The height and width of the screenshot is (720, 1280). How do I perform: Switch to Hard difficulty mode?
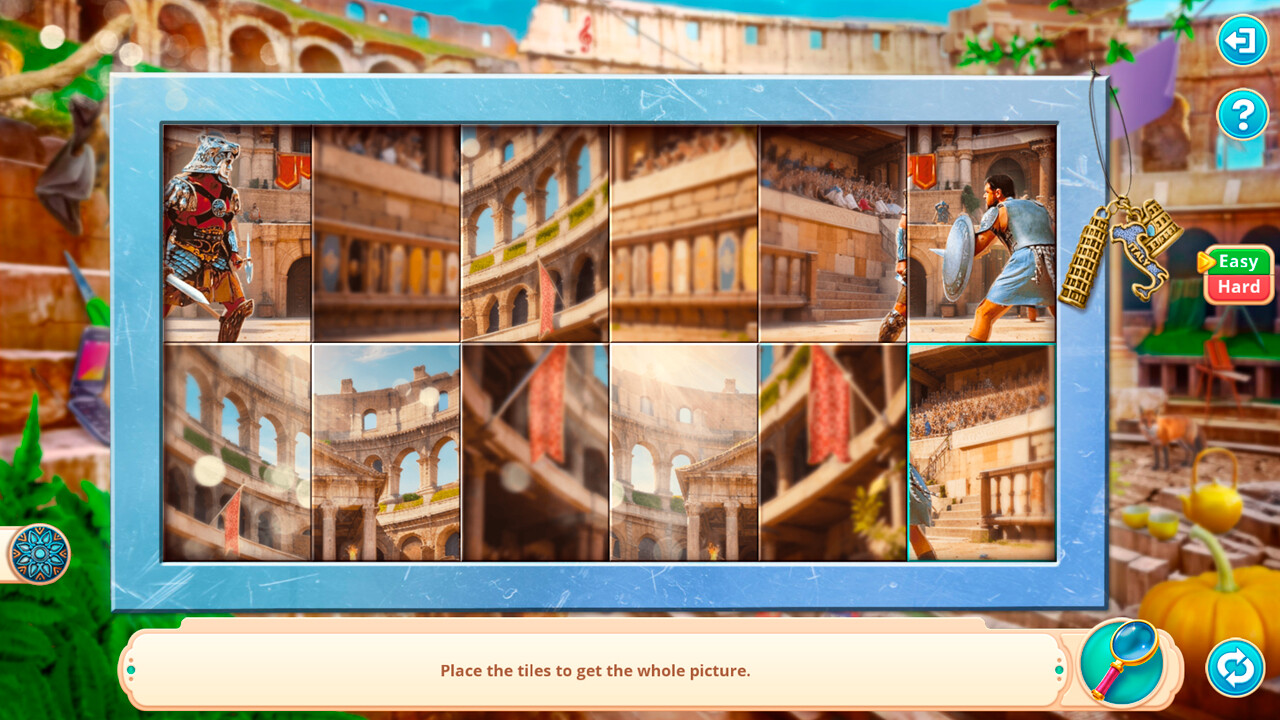(1239, 286)
